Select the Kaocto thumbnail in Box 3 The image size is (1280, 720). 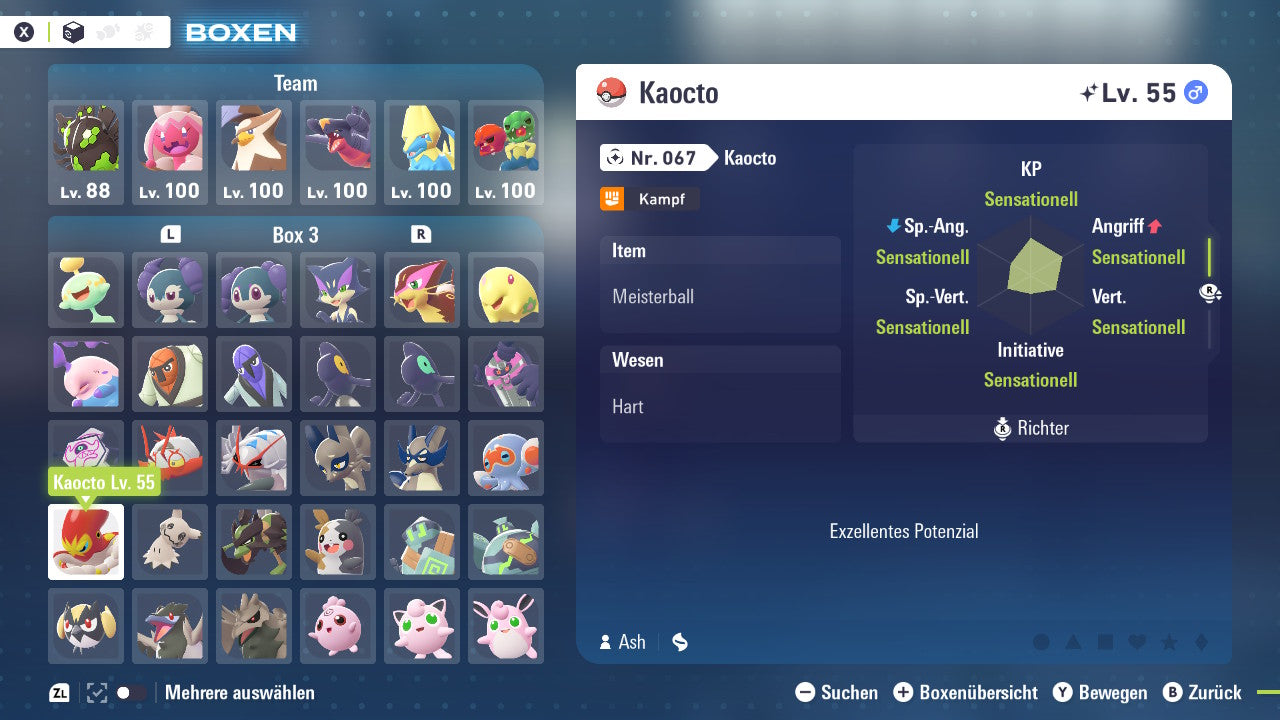click(x=85, y=542)
